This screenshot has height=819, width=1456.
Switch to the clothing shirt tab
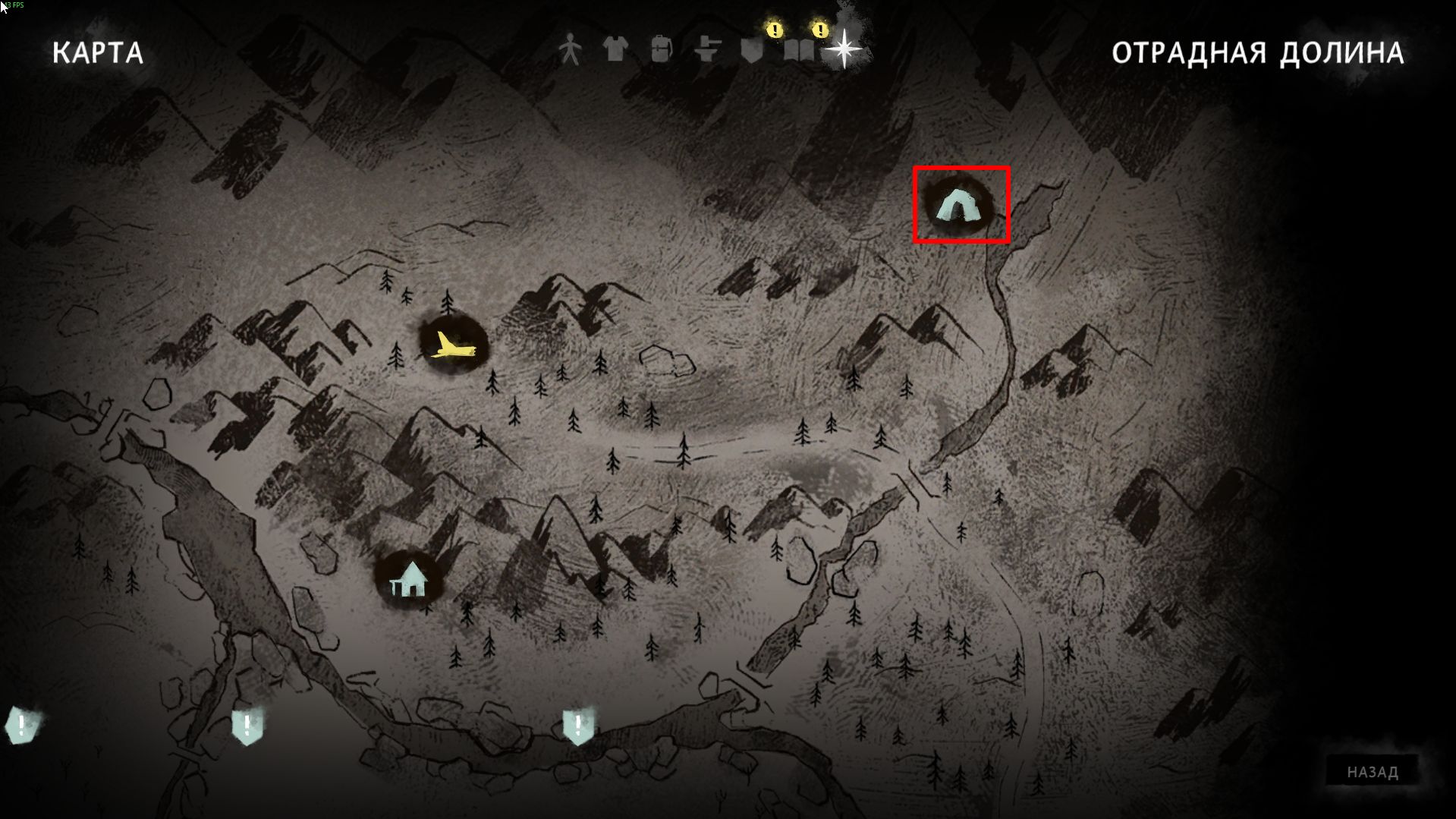point(615,49)
